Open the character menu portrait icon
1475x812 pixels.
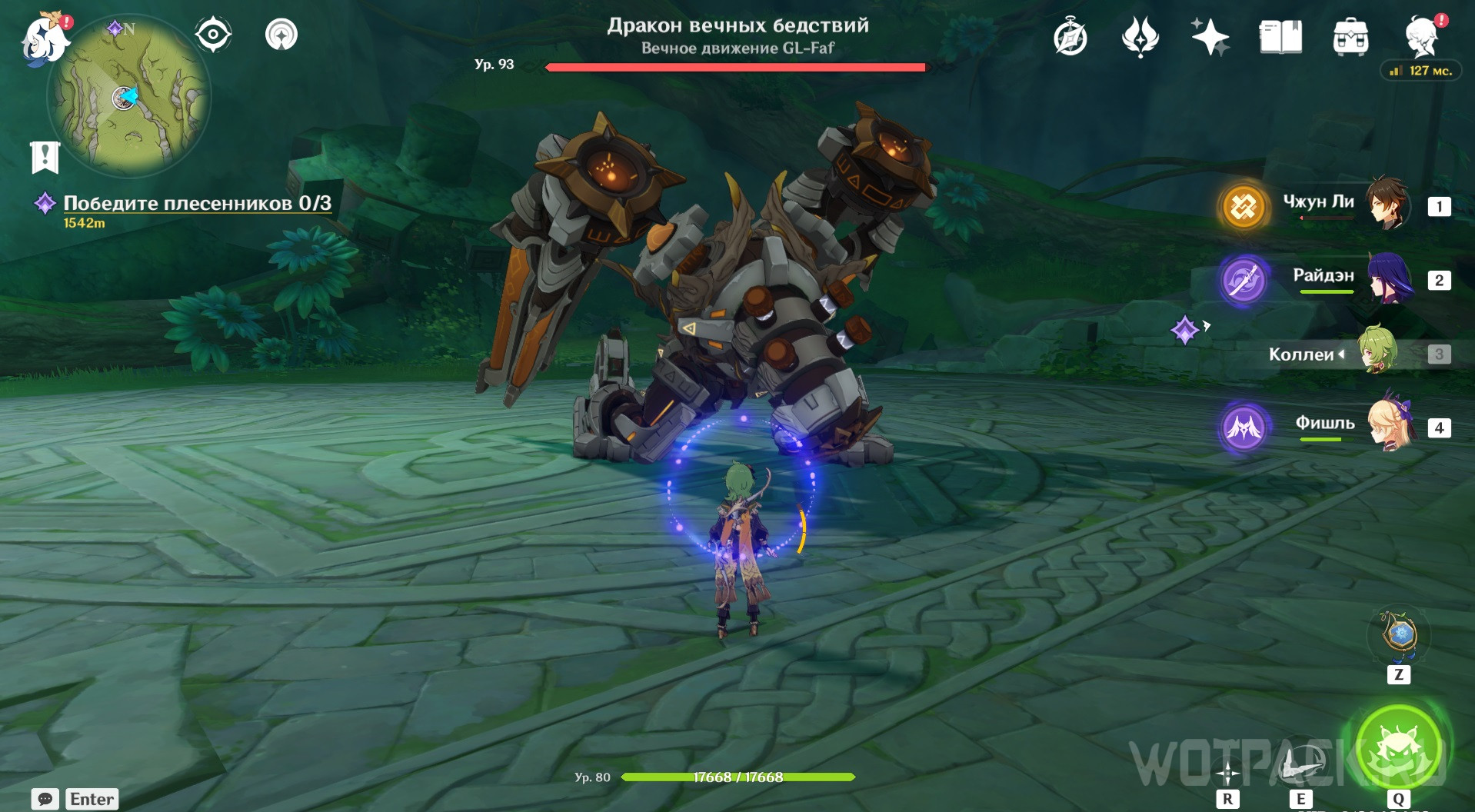(1422, 36)
